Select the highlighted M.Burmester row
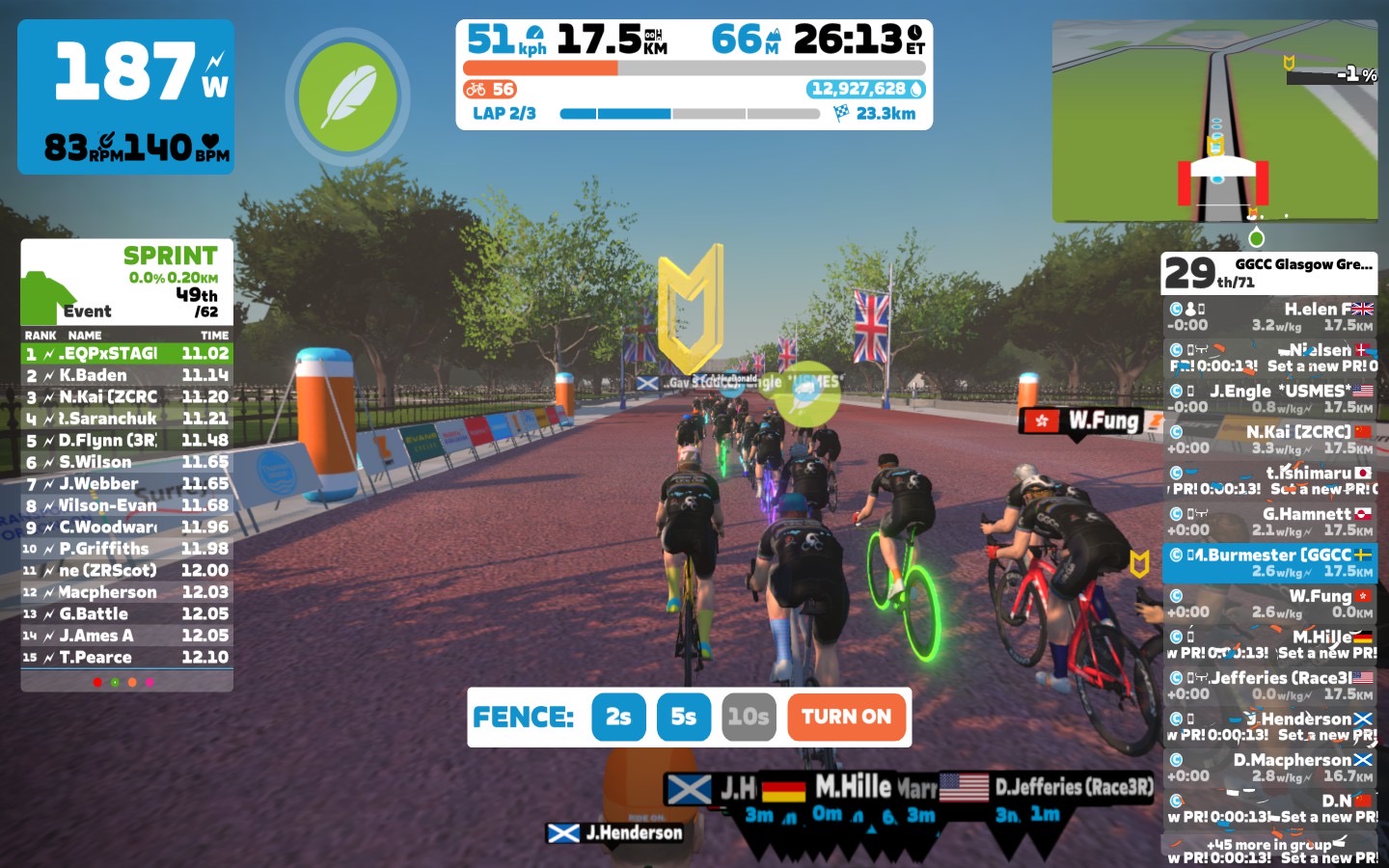 pyautogui.click(x=1269, y=562)
